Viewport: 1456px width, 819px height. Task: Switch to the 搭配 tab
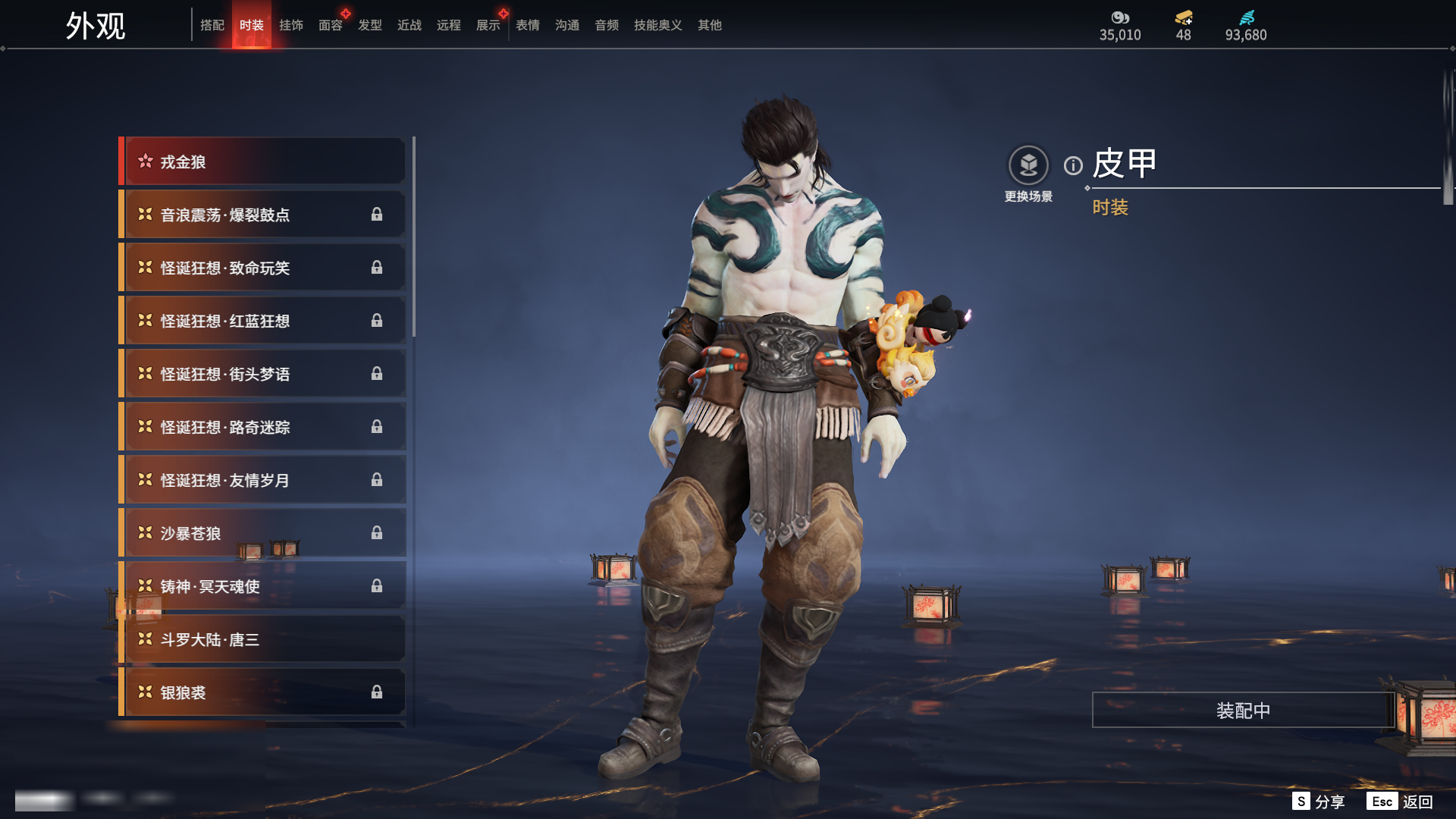[x=212, y=25]
